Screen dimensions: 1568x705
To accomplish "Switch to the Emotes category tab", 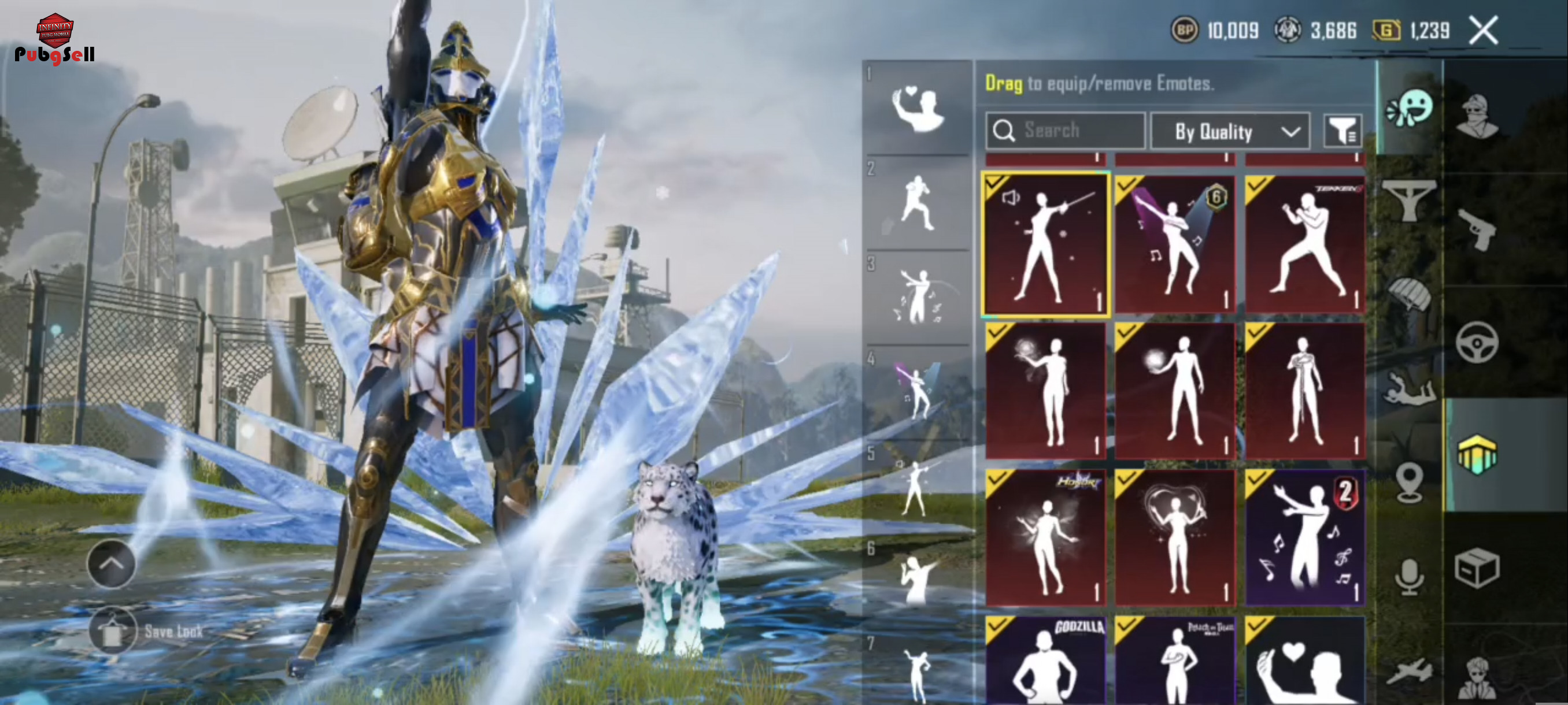I will 1409,109.
